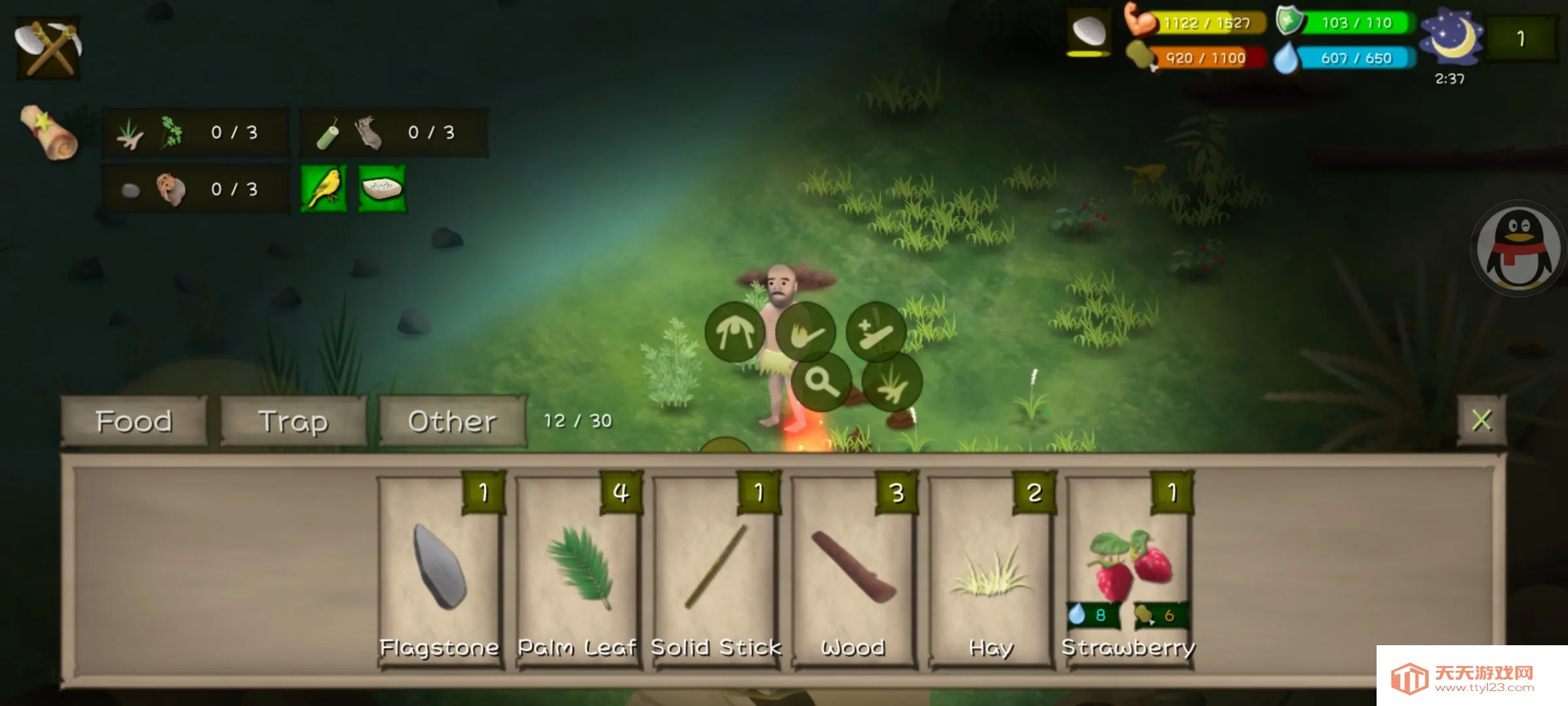Open the crafting axe and pickaxe menu
This screenshot has width=1568, height=706.
click(x=48, y=48)
